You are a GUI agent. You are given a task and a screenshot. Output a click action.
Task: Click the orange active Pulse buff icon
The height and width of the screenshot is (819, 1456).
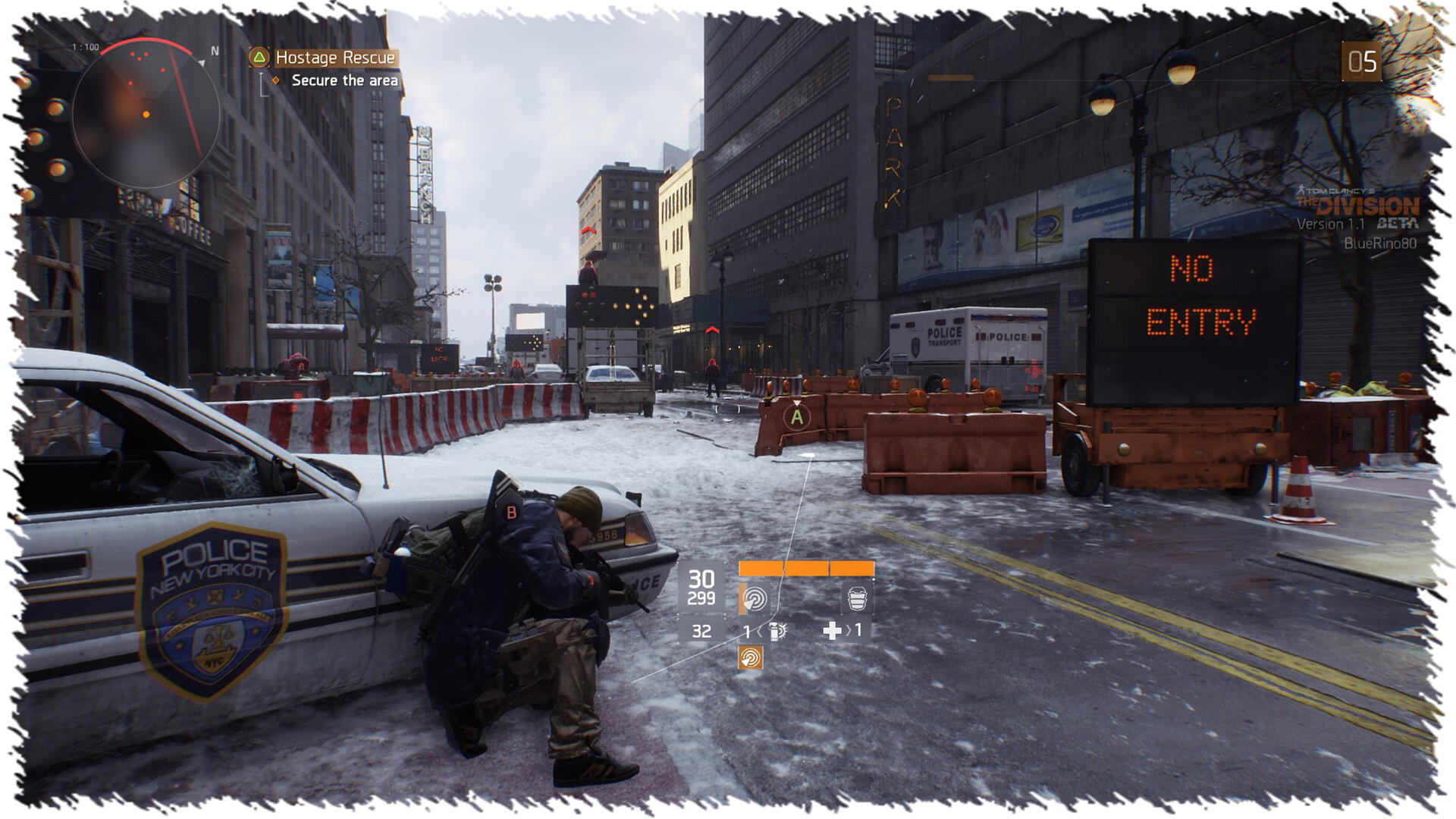(x=750, y=657)
